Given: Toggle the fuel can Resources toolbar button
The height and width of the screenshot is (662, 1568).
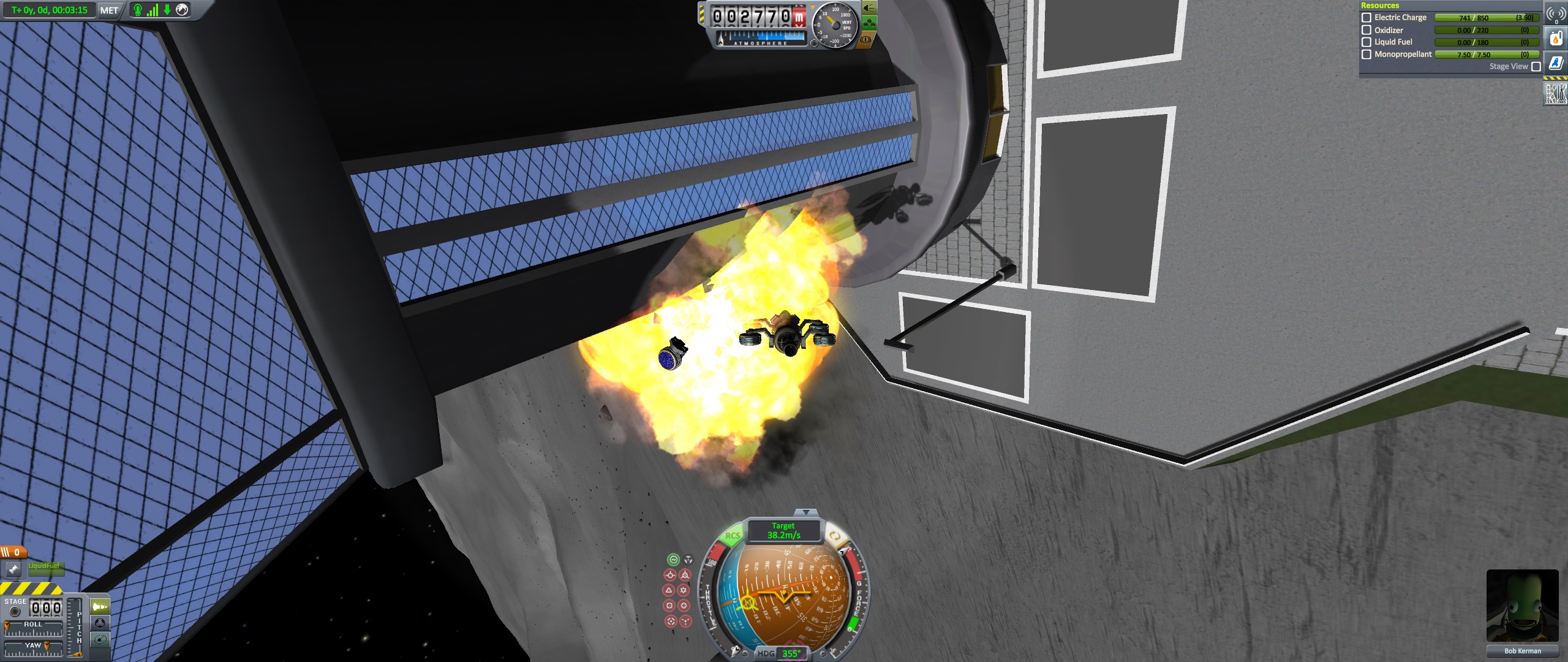Looking at the screenshot, I should [x=1556, y=39].
